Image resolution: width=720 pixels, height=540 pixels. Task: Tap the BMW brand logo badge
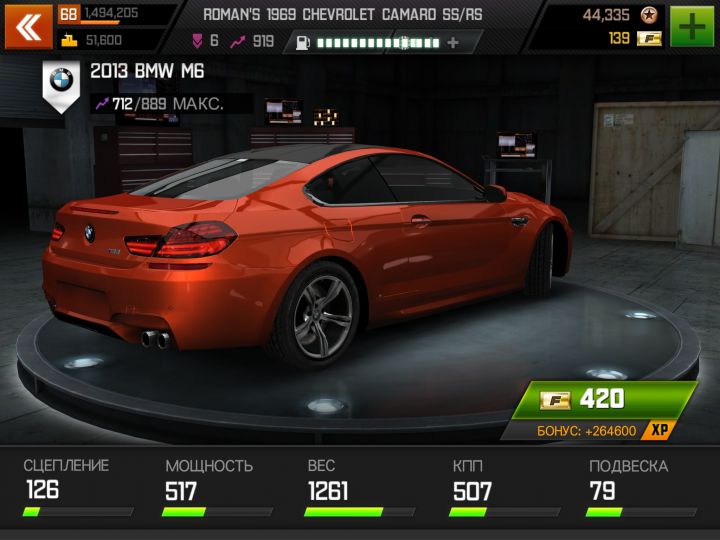coord(61,83)
